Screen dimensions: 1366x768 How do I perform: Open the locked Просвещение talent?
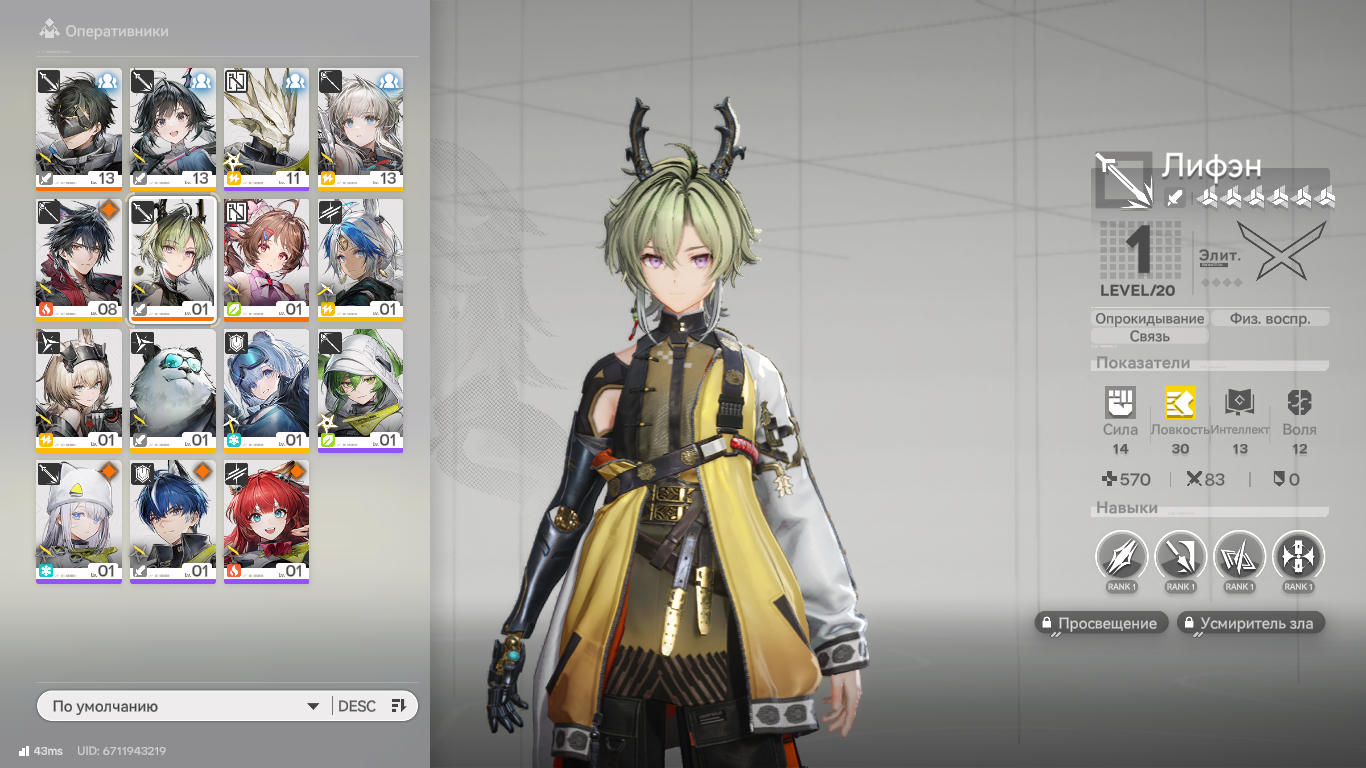(x=1101, y=623)
